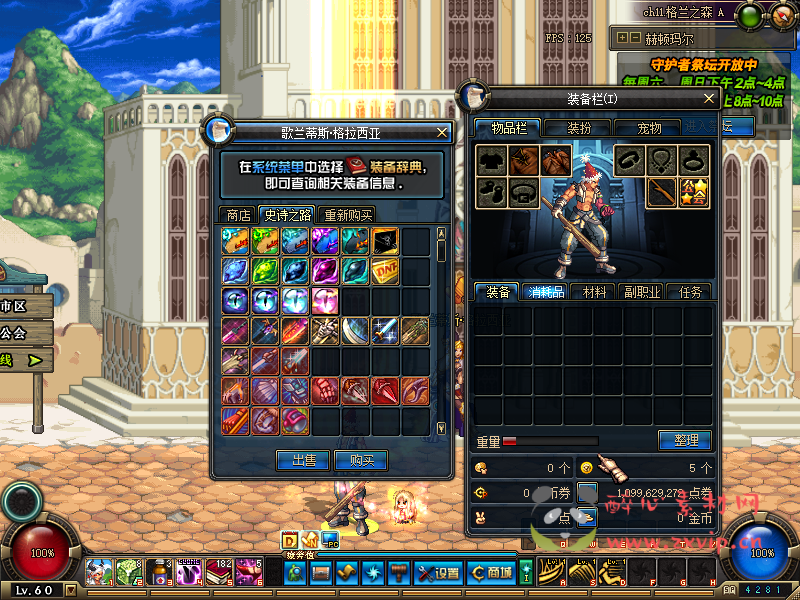Open the 重新购买 buyback tab
The width and height of the screenshot is (800, 600).
pyautogui.click(x=347, y=215)
